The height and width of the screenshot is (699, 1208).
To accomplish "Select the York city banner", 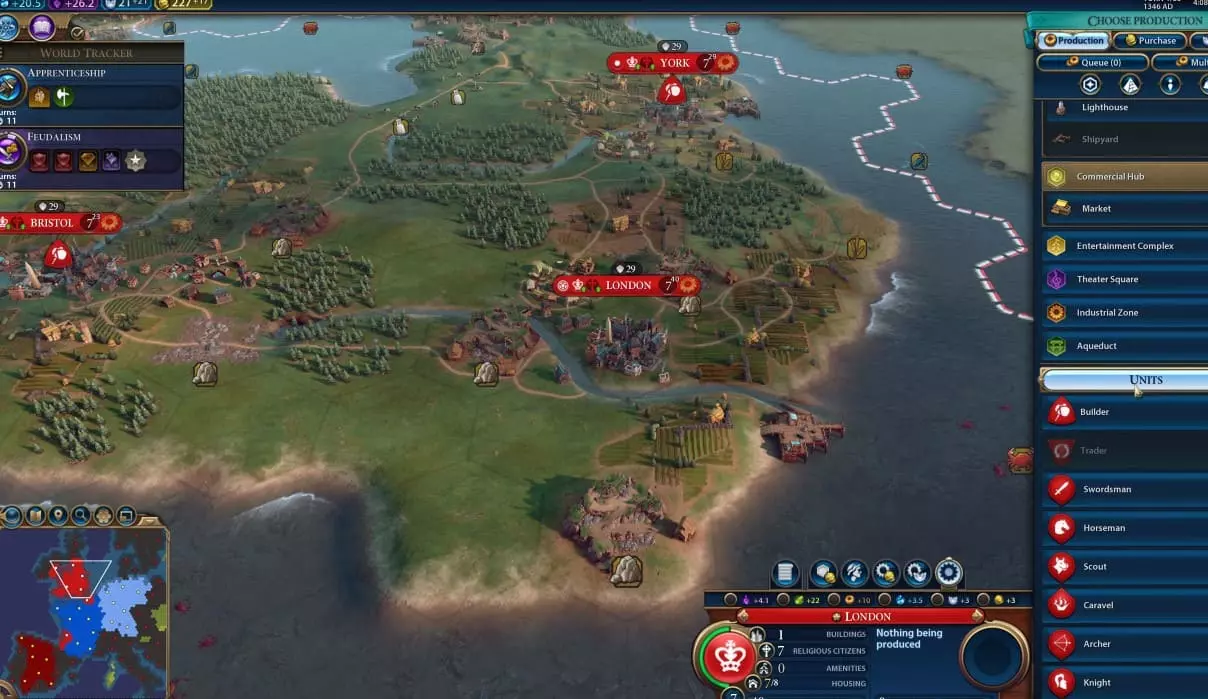I will click(x=673, y=63).
